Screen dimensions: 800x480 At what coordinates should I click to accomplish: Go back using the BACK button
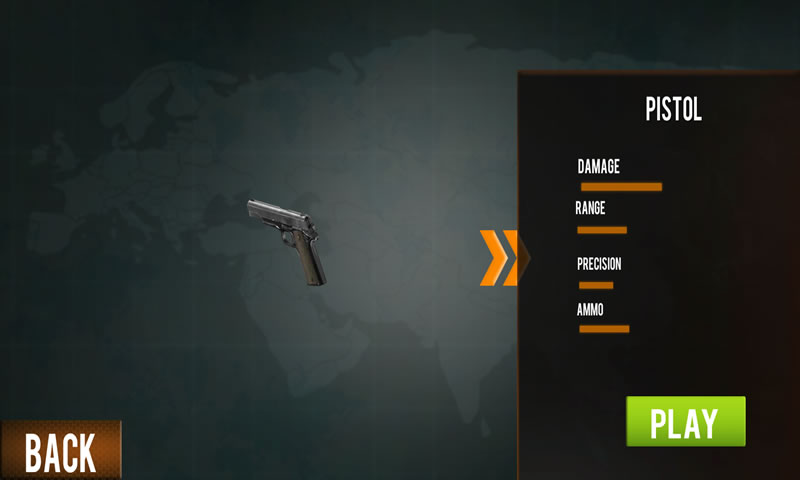tap(60, 452)
